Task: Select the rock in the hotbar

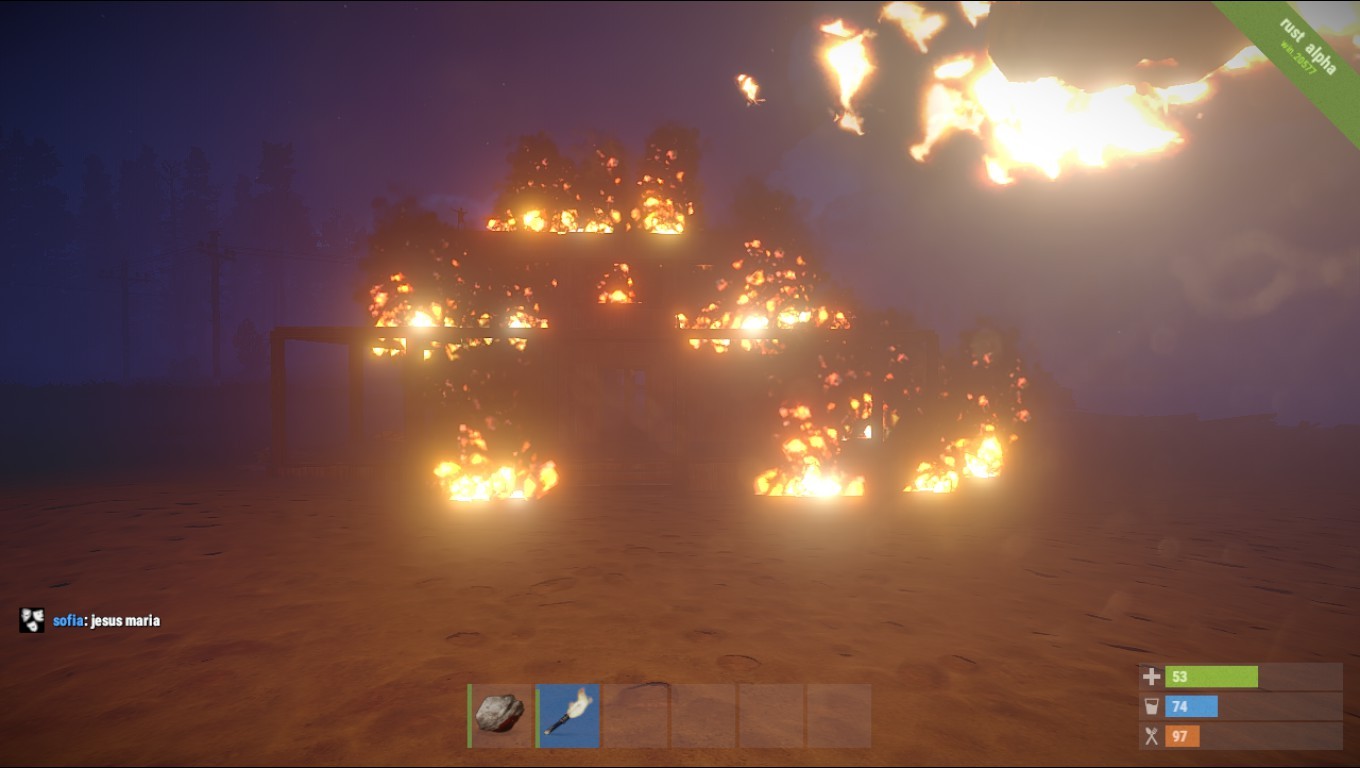Action: click(x=500, y=715)
